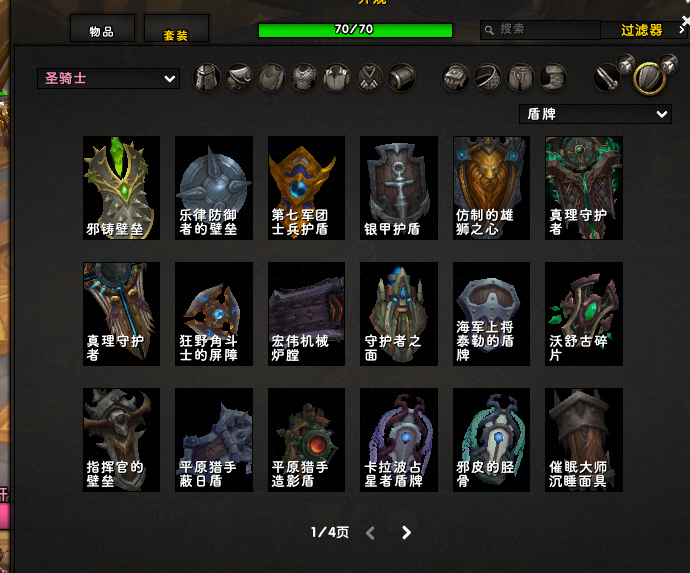Select the 狂野角斗士的屏障 shield
Viewport: 690px width, 573px height.
click(x=214, y=314)
